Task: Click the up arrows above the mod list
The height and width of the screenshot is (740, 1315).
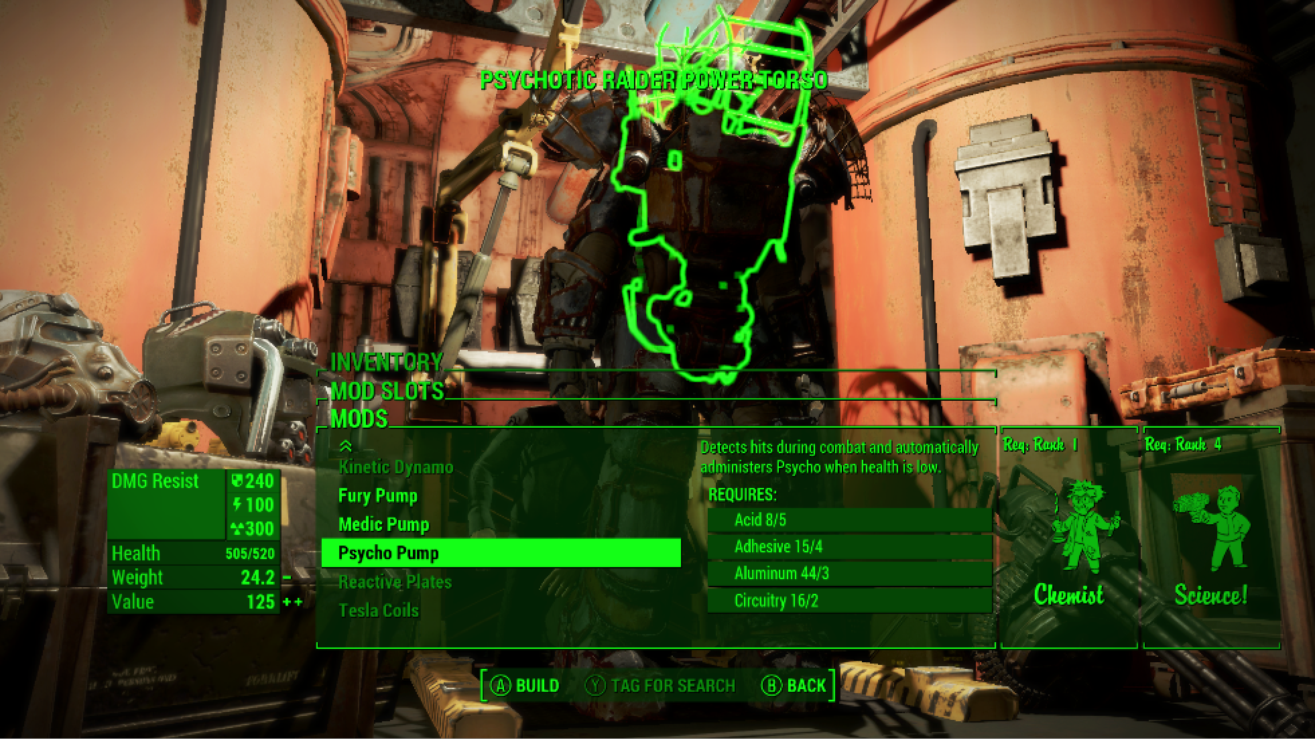Action: pyautogui.click(x=346, y=446)
